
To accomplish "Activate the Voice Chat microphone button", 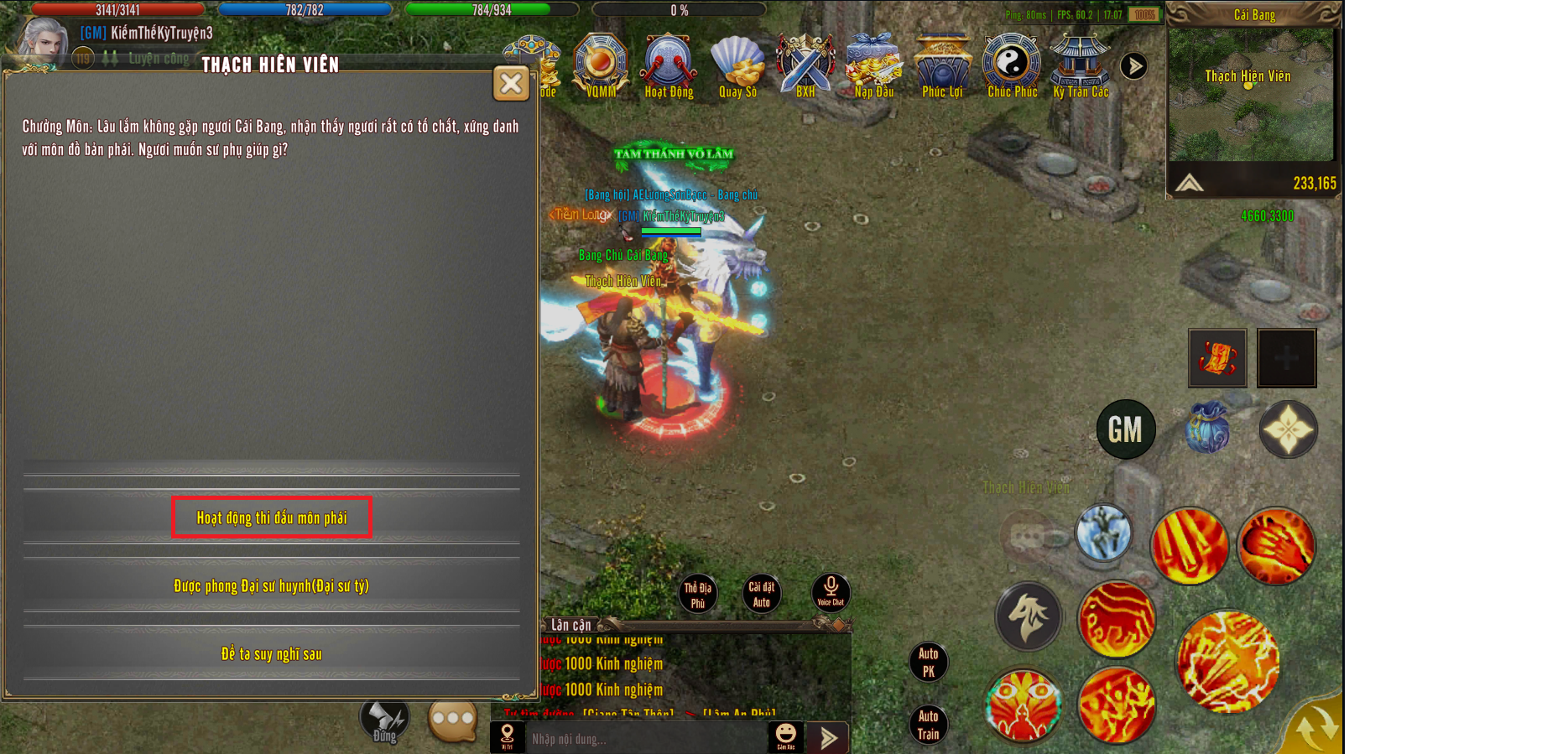I will pyautogui.click(x=831, y=592).
